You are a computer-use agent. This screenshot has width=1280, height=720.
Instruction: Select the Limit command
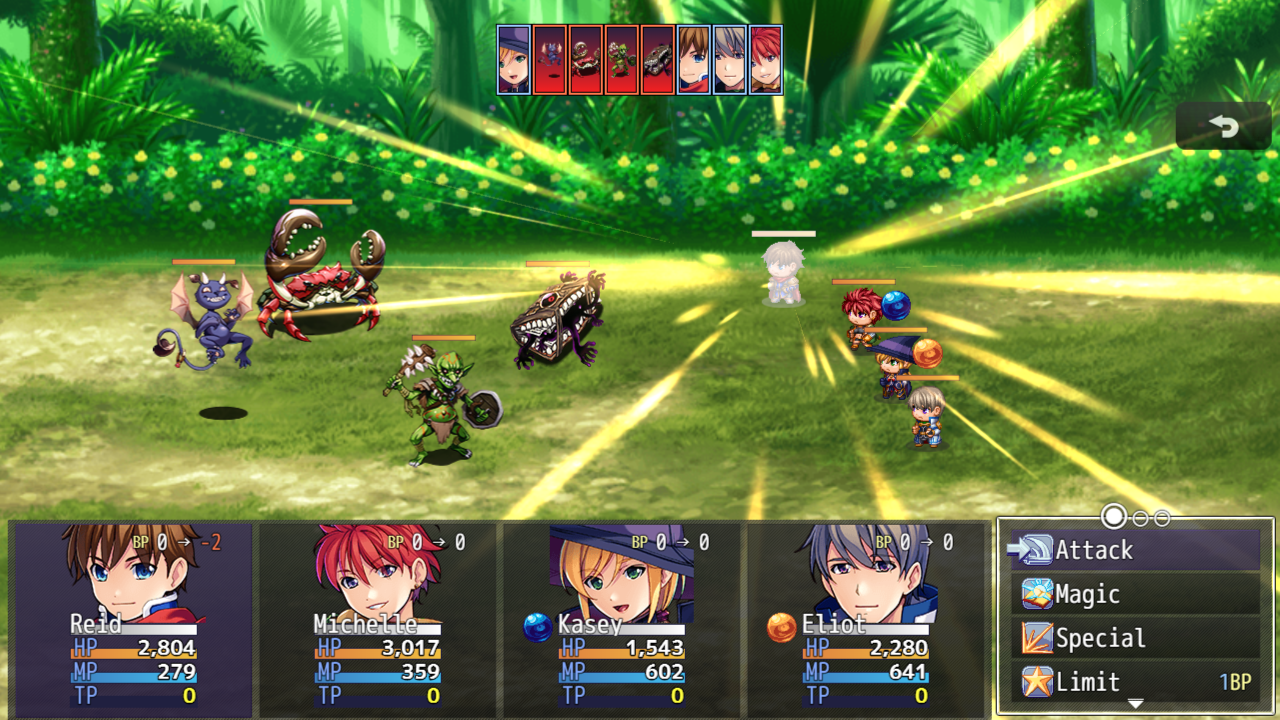click(1134, 682)
